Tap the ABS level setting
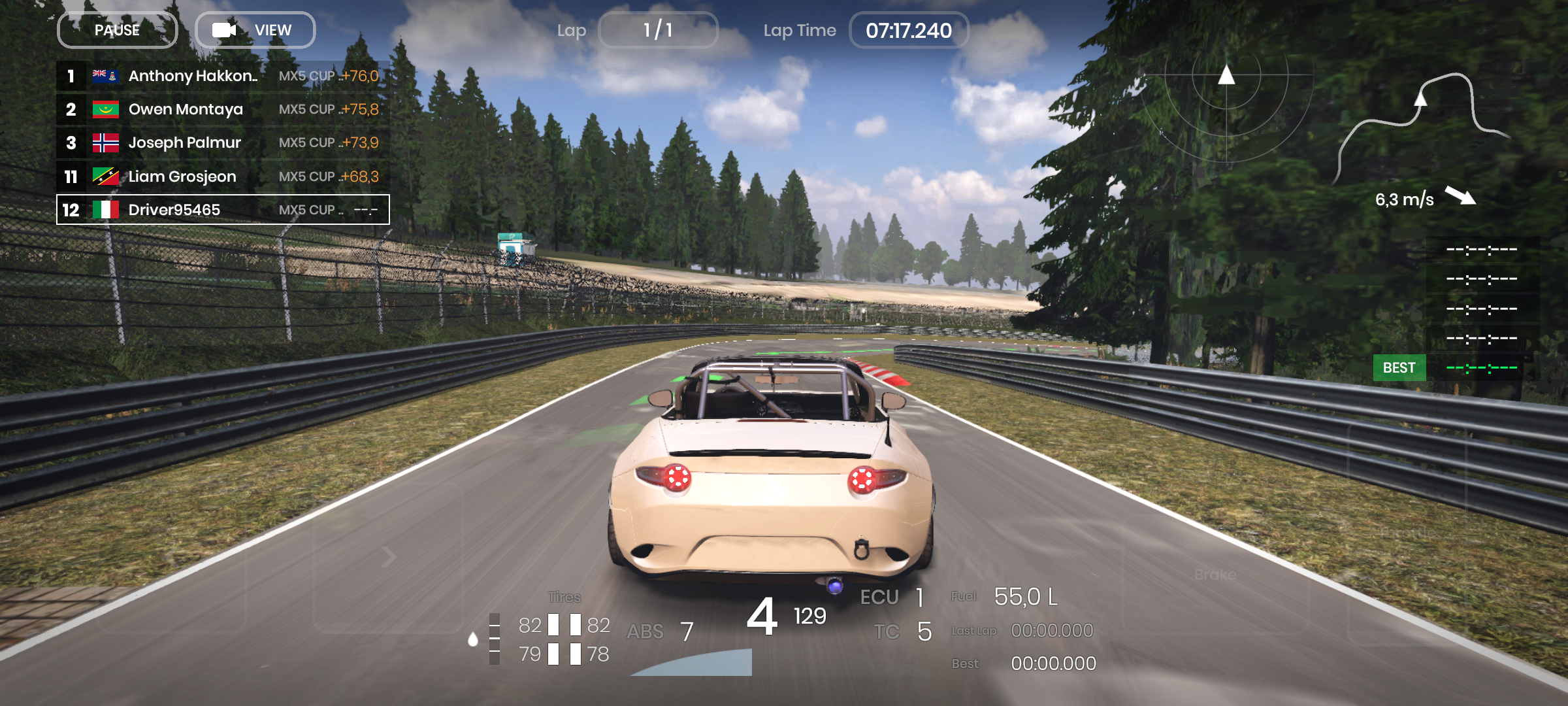 tap(660, 631)
